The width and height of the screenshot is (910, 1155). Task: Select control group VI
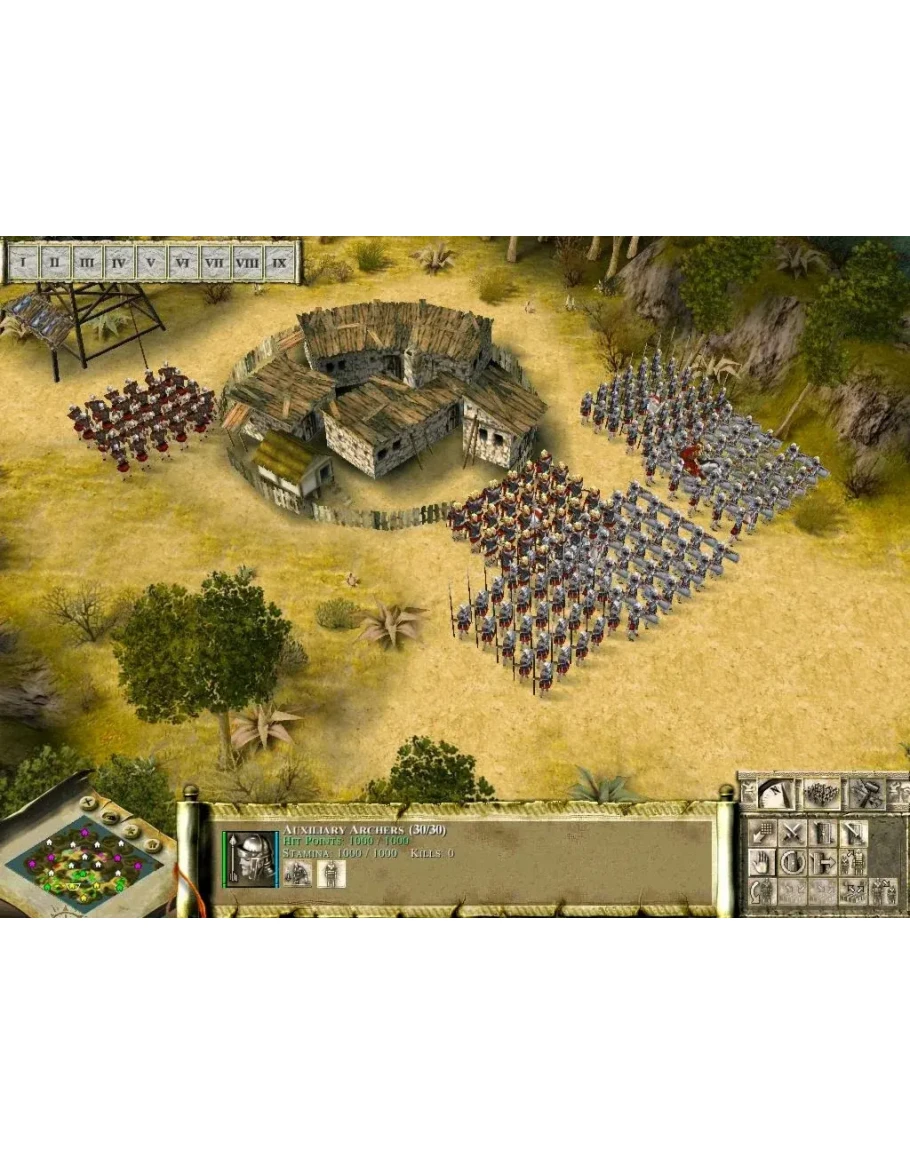(183, 263)
